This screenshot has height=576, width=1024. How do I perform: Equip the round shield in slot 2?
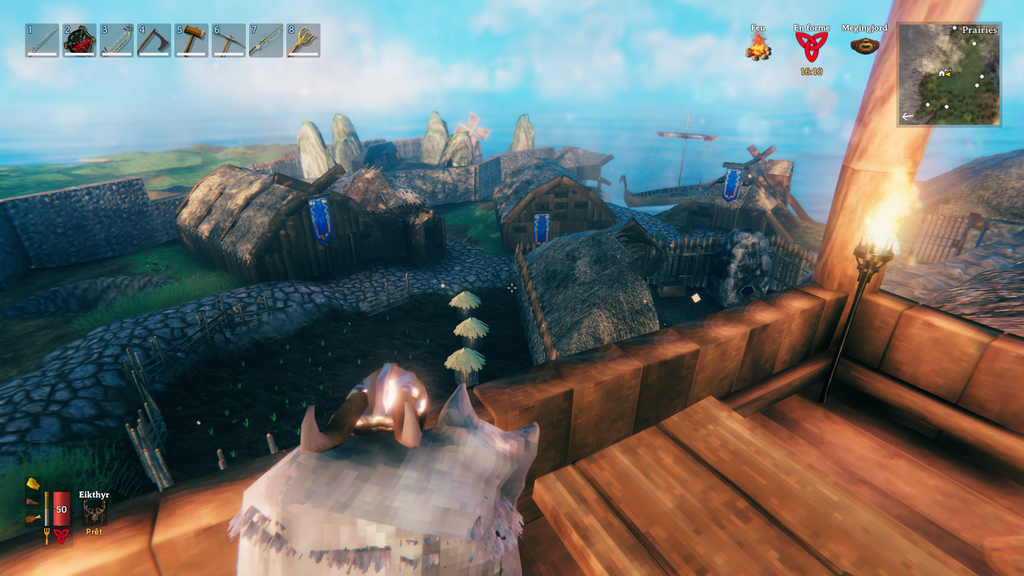tap(79, 40)
